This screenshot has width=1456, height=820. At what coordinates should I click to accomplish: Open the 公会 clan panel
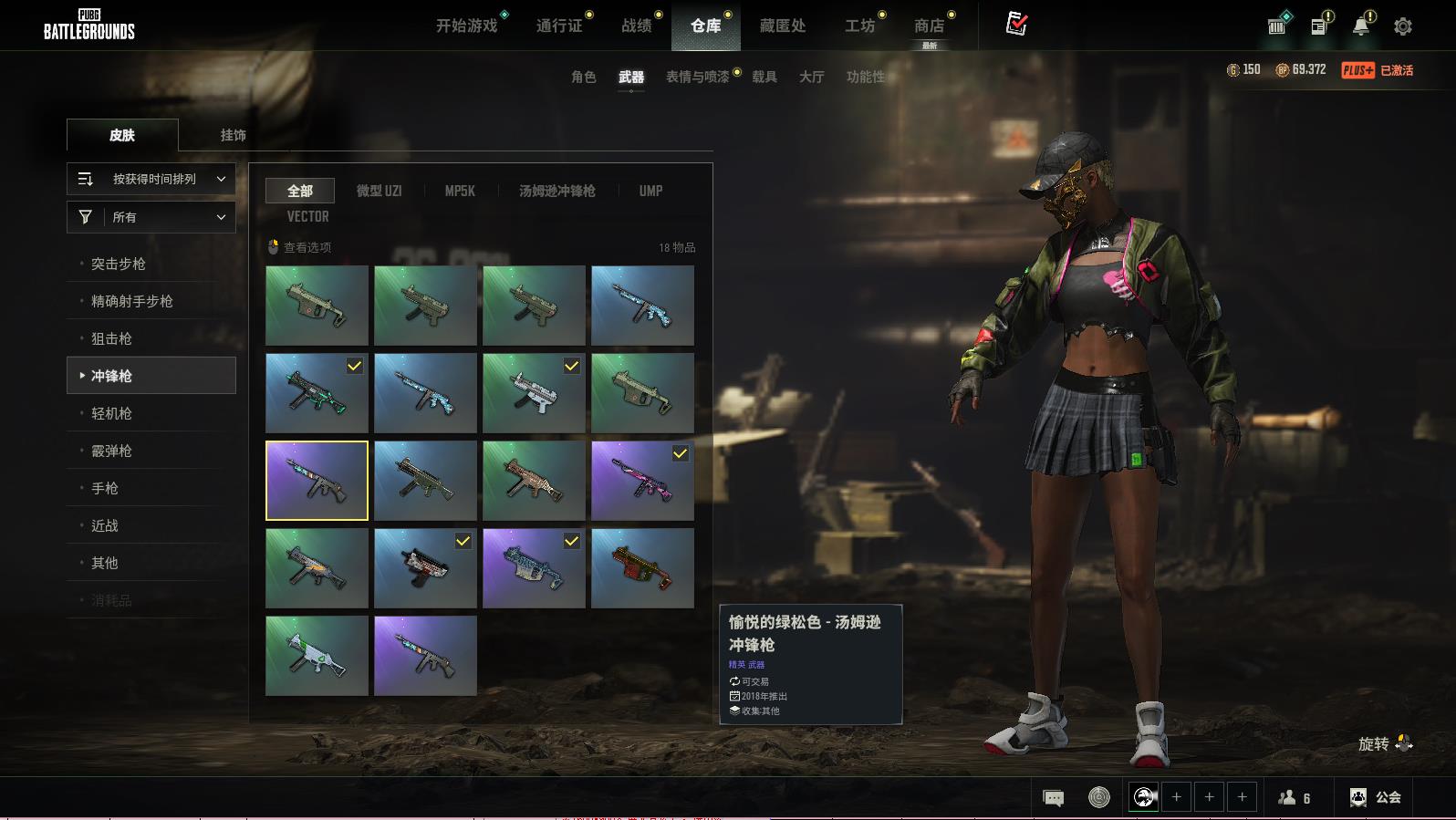point(1376,797)
